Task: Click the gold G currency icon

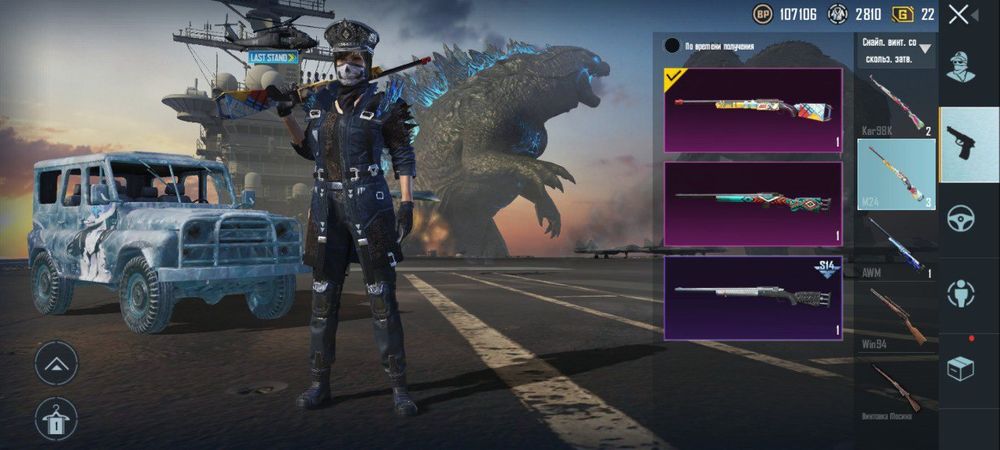Action: (904, 14)
